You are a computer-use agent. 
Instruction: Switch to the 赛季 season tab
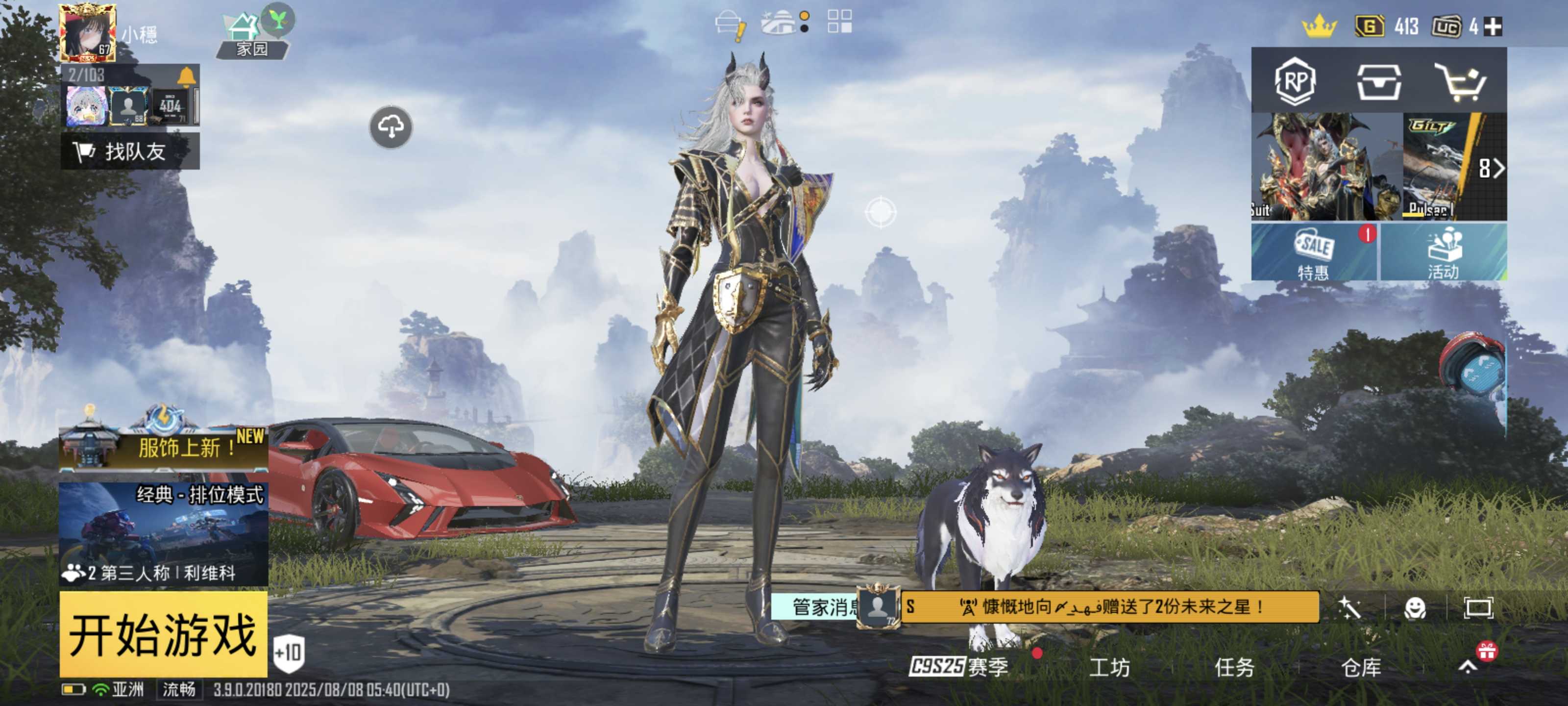[x=959, y=667]
